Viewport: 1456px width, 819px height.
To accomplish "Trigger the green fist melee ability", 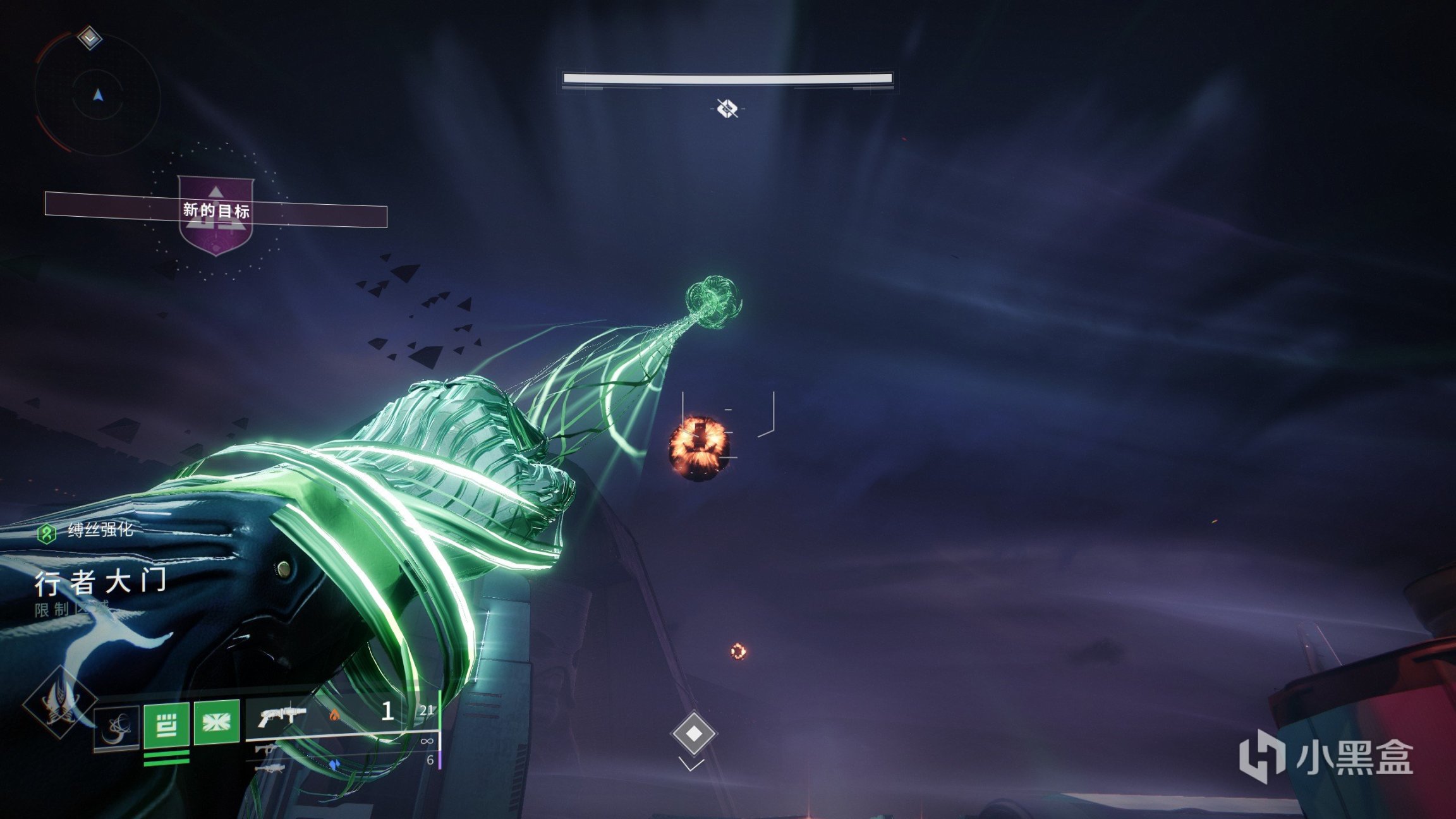I will point(166,724).
